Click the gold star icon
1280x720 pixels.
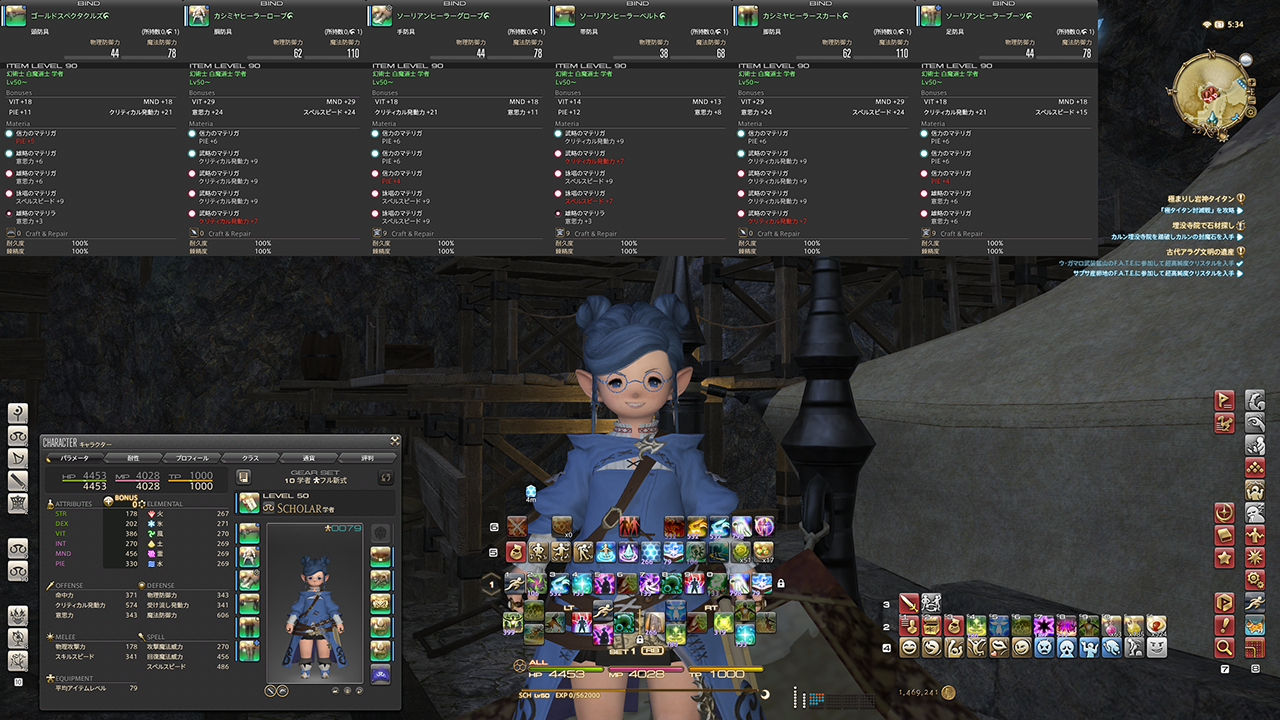[1224, 558]
